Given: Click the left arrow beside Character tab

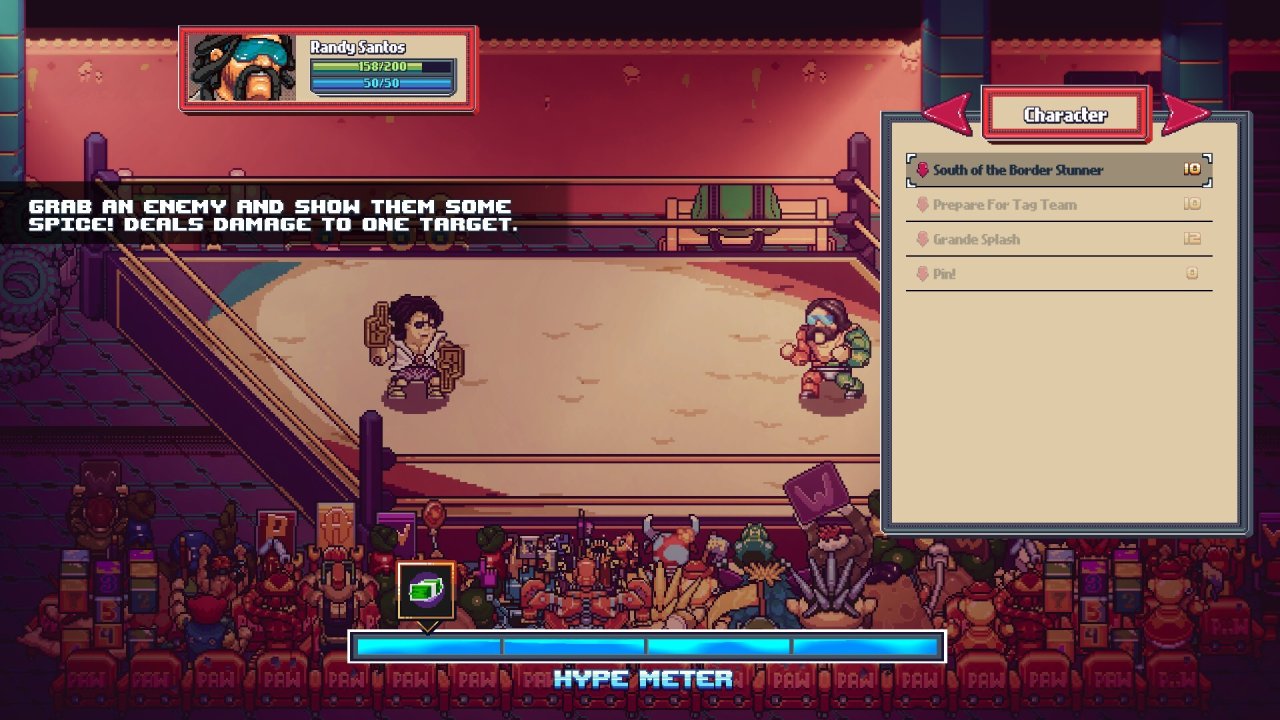Looking at the screenshot, I should [948, 114].
